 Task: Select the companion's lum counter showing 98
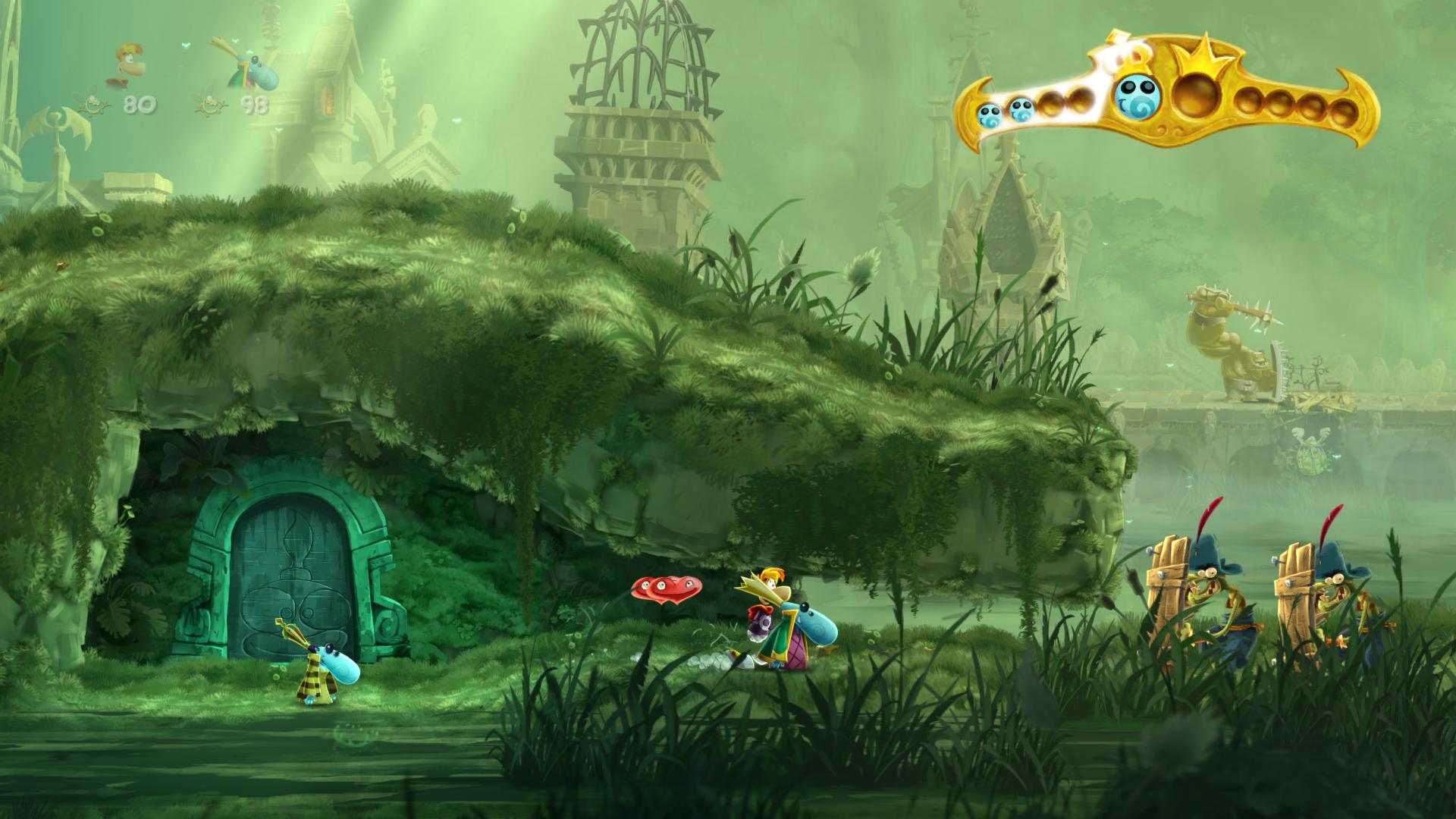256,105
